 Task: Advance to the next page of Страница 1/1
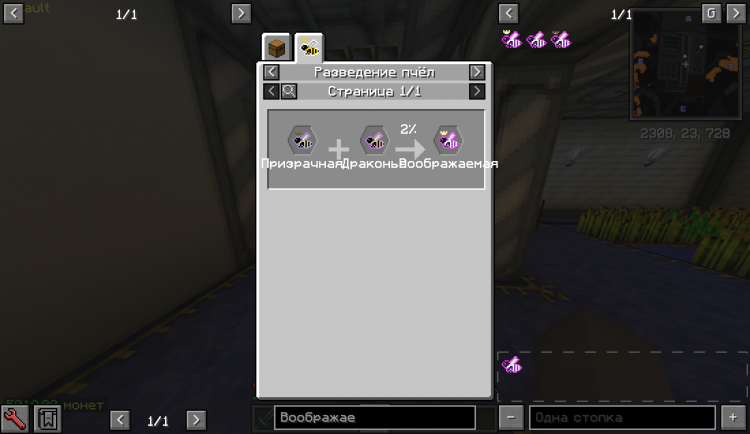pyautogui.click(x=477, y=91)
